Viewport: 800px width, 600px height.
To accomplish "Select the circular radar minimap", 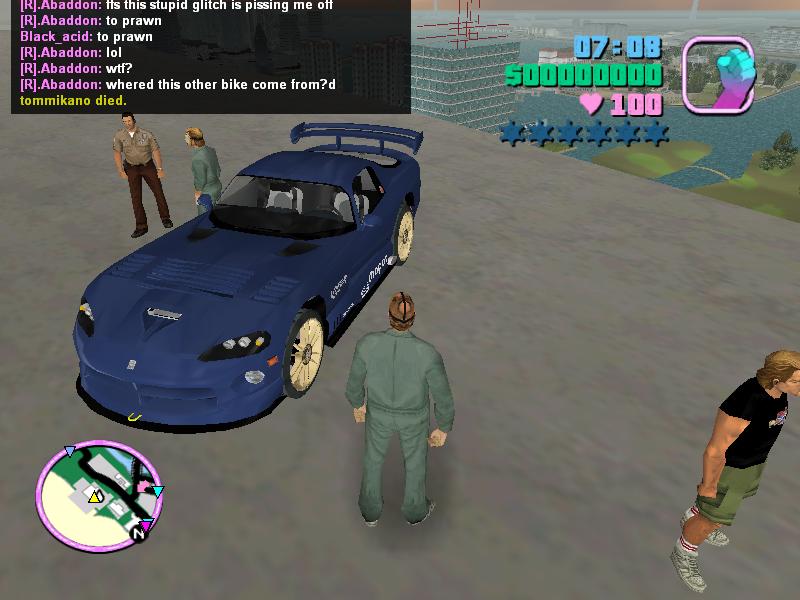I will pyautogui.click(x=97, y=493).
